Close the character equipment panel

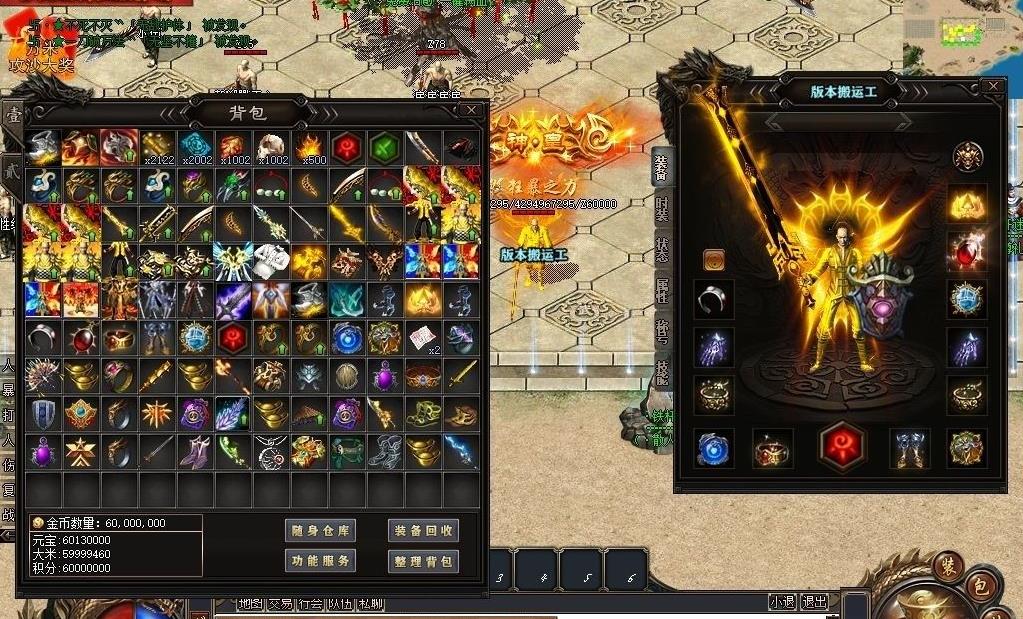tap(992, 87)
